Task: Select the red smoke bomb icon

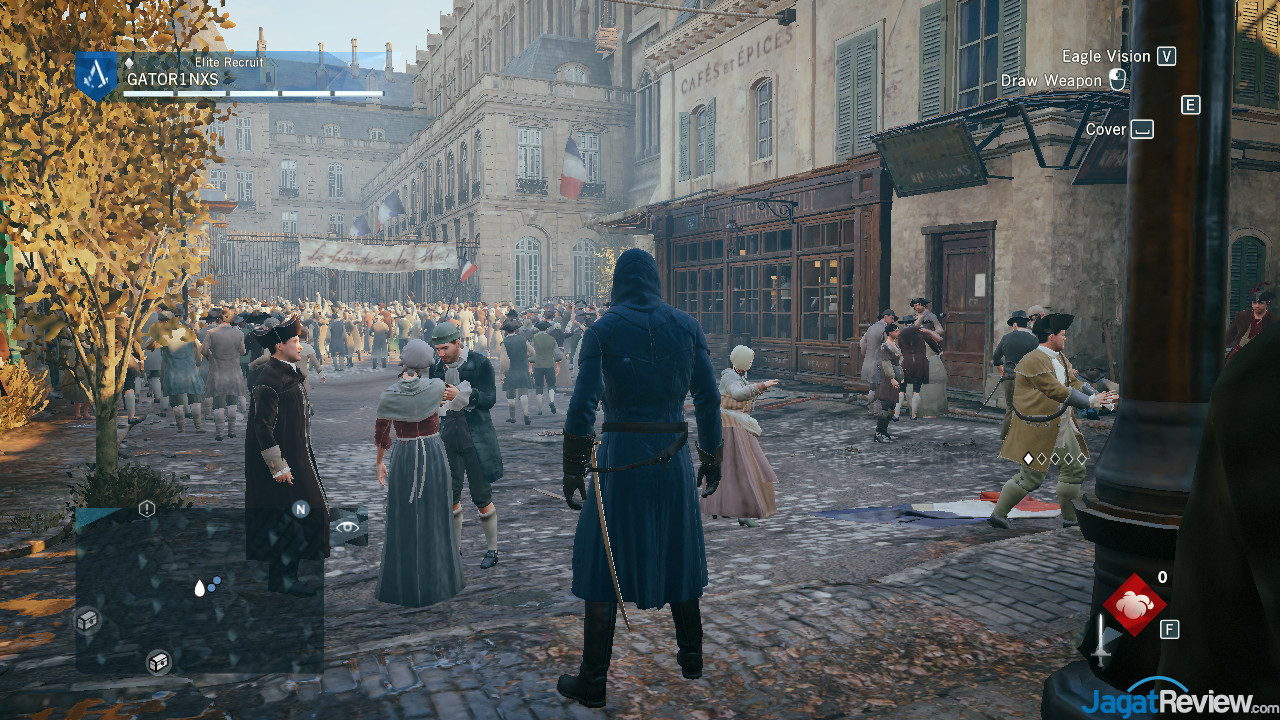Action: pos(1134,604)
